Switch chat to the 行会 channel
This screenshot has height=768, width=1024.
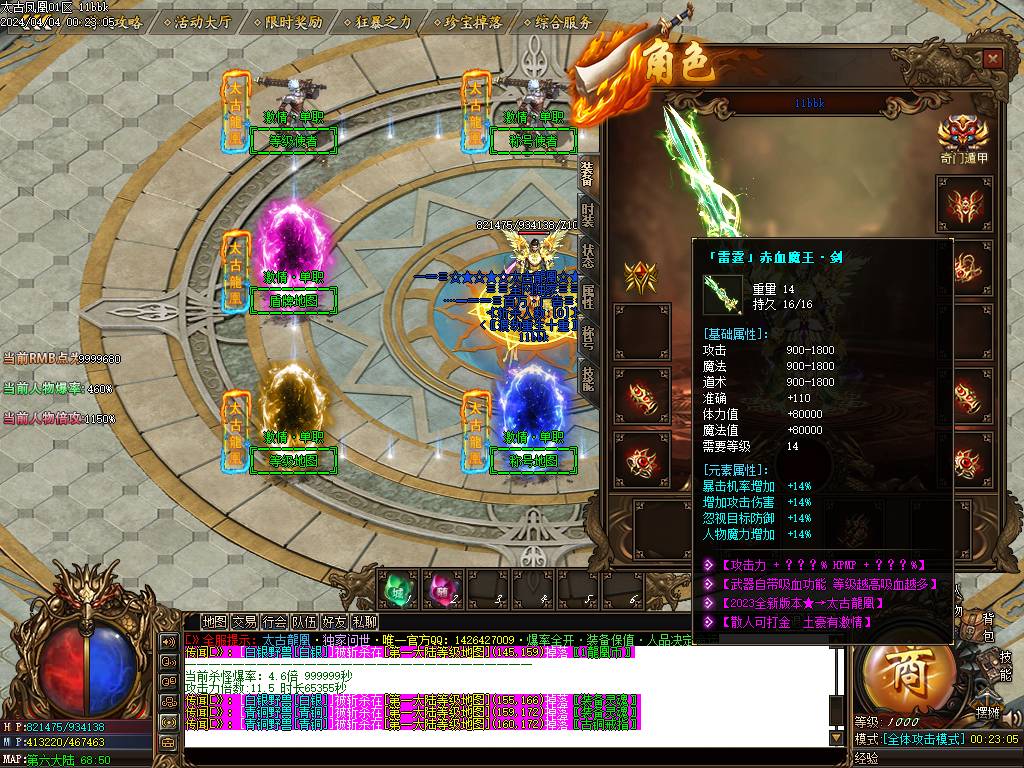[274, 622]
